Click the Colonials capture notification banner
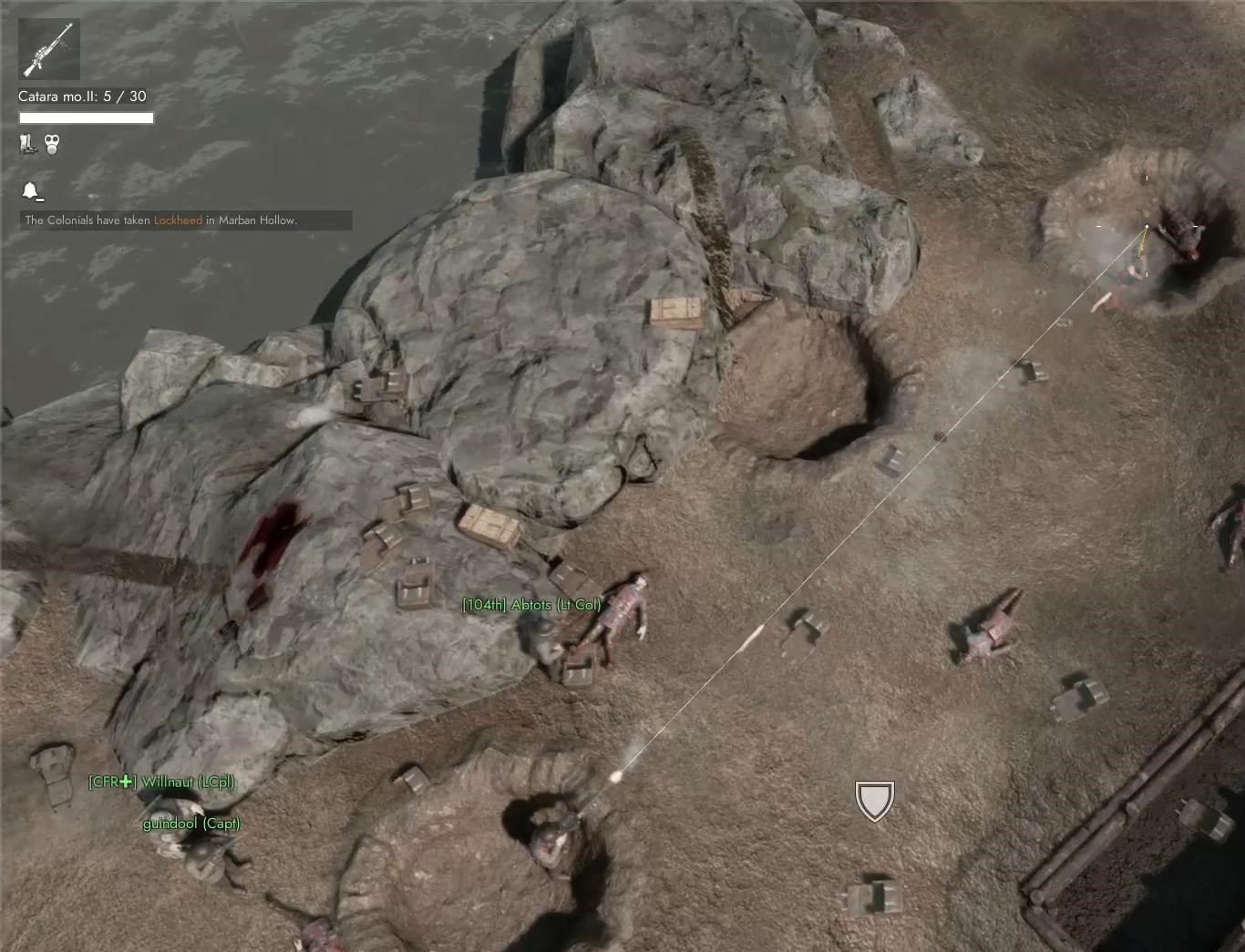Screen dimensions: 1245x952 coord(182,220)
